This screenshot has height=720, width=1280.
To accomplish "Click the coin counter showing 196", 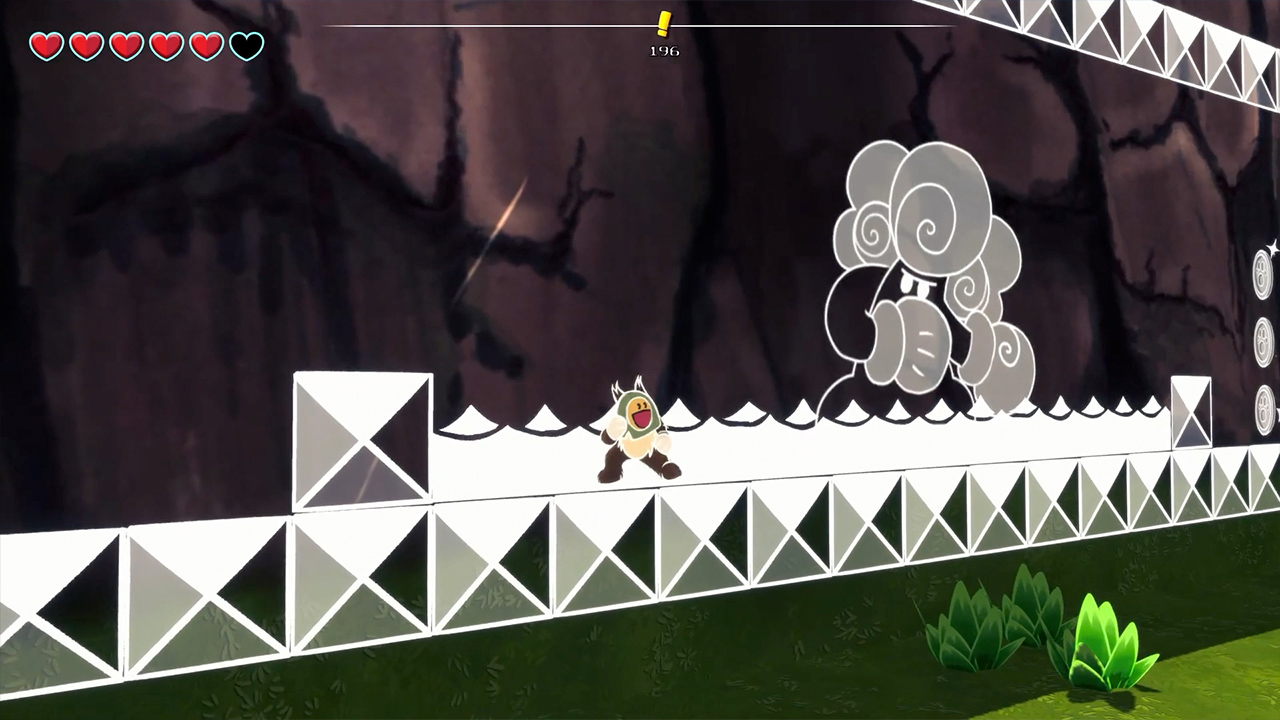I will pos(666,51).
